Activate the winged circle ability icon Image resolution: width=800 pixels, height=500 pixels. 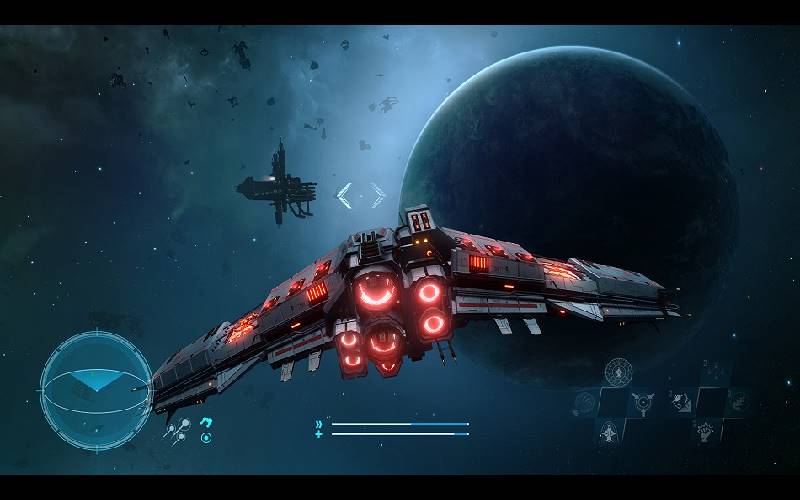pyautogui.click(x=643, y=403)
